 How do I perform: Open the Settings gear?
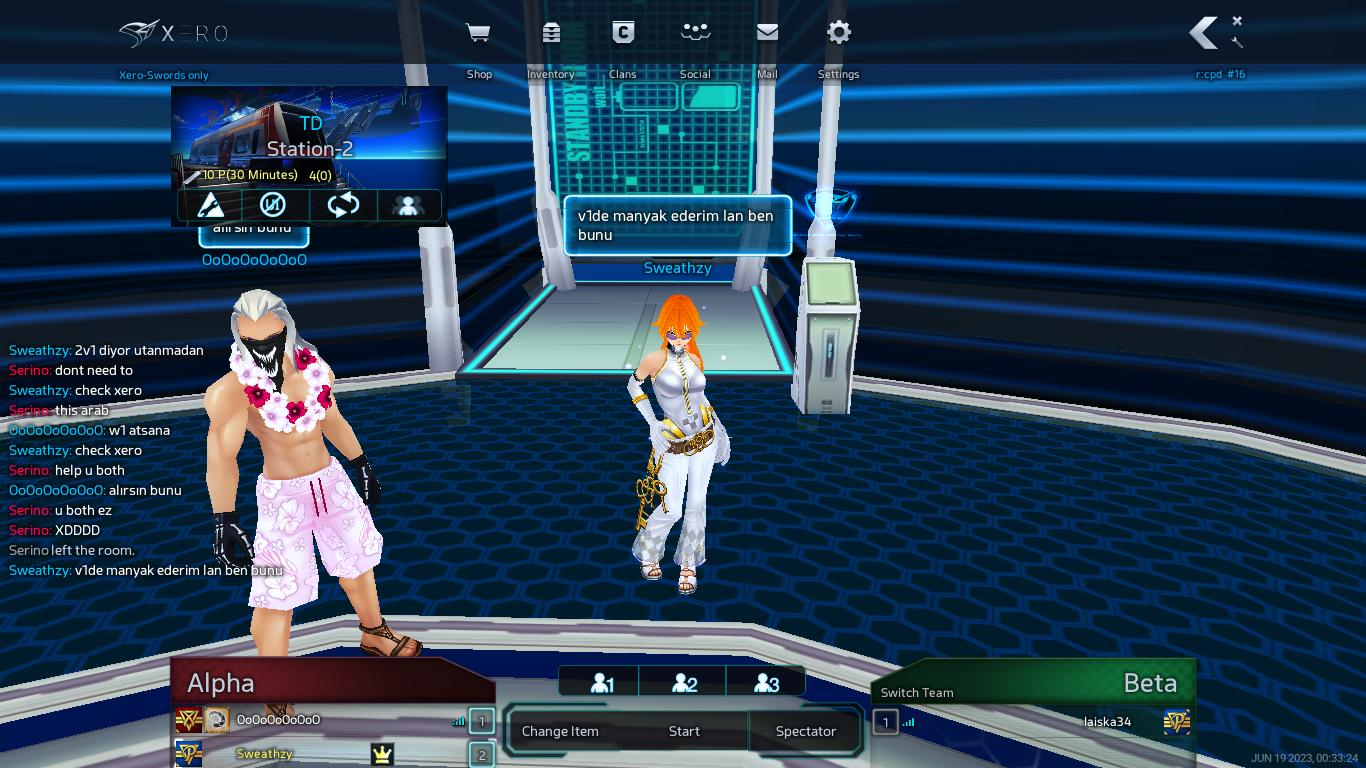coord(839,33)
